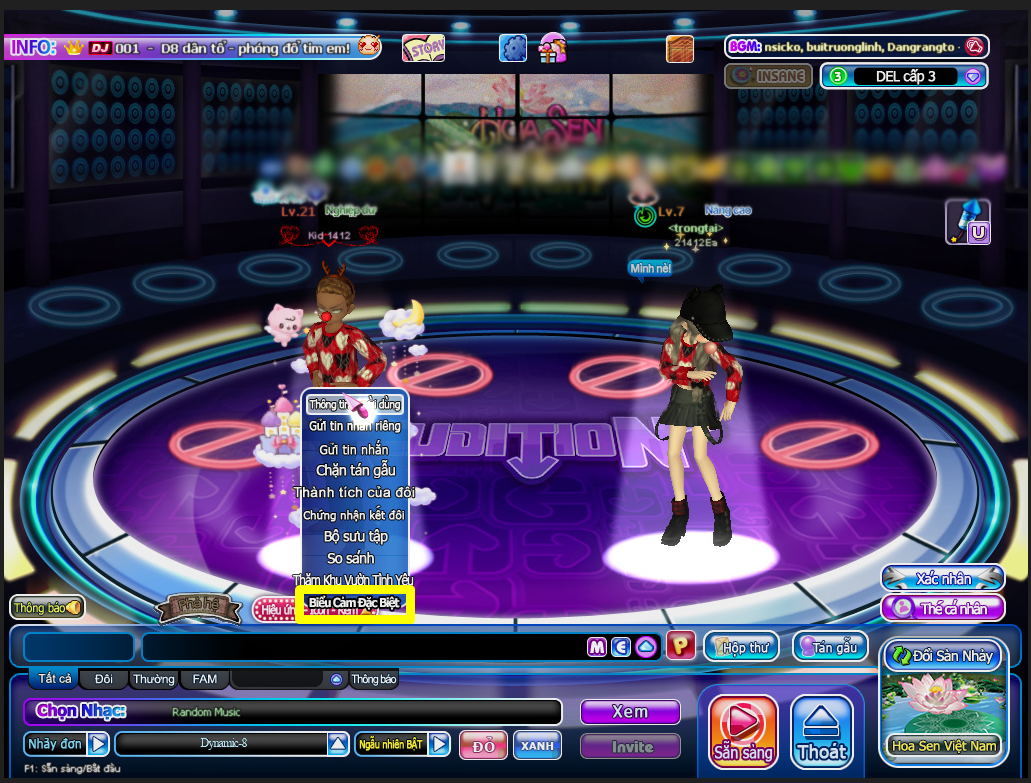This screenshot has height=783, width=1031.
Task: Change the stage with Đổi Sàn Nhảy
Action: 941,656
